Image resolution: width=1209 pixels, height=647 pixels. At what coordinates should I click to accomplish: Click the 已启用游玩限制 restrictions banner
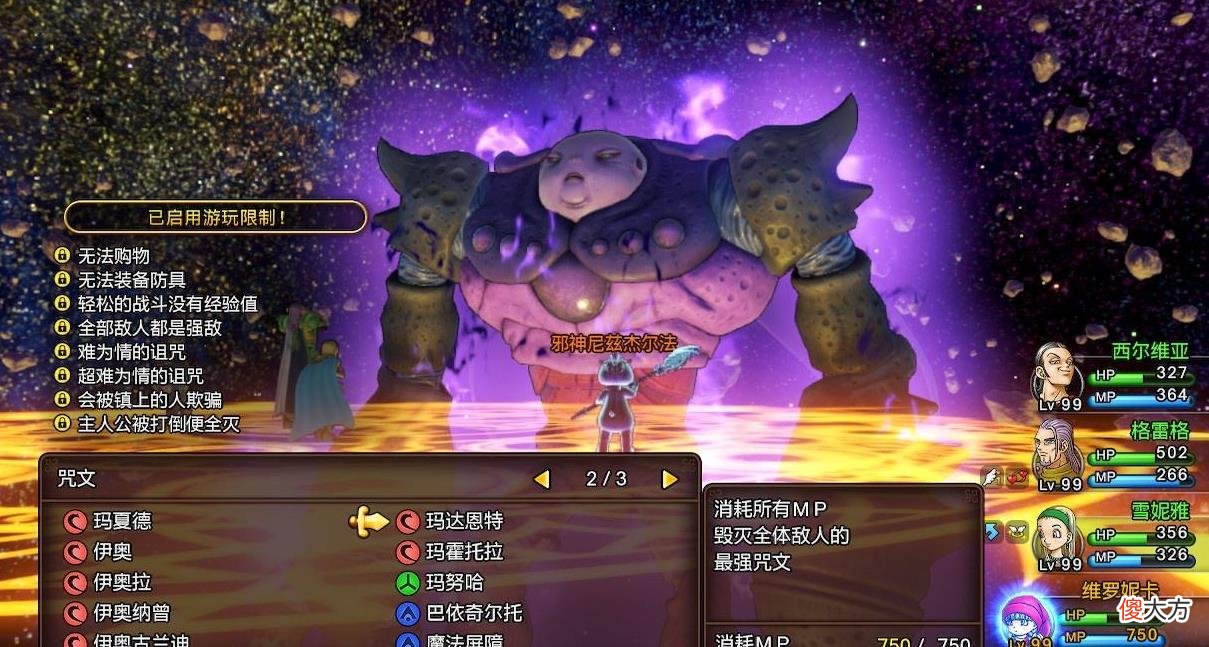[x=215, y=216]
